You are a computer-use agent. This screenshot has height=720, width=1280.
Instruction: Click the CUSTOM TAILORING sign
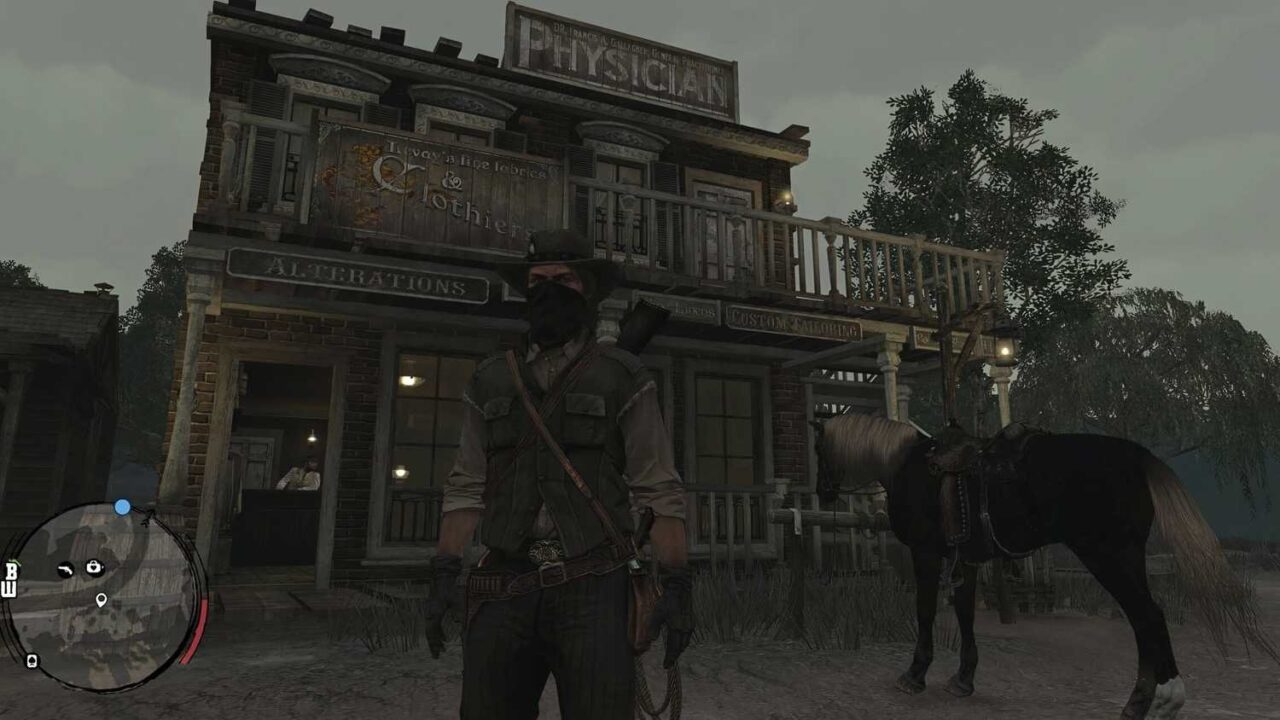click(x=795, y=323)
